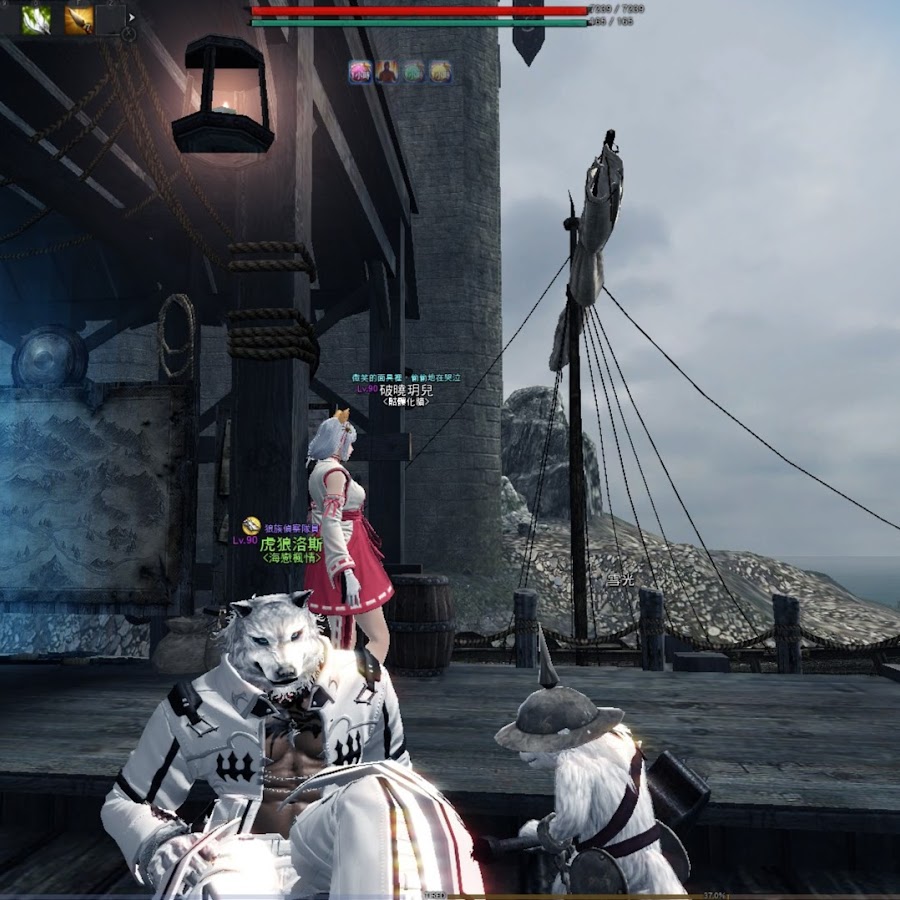Inspect the yellow swirl buff icon
This screenshot has width=900, height=900.
[x=440, y=72]
